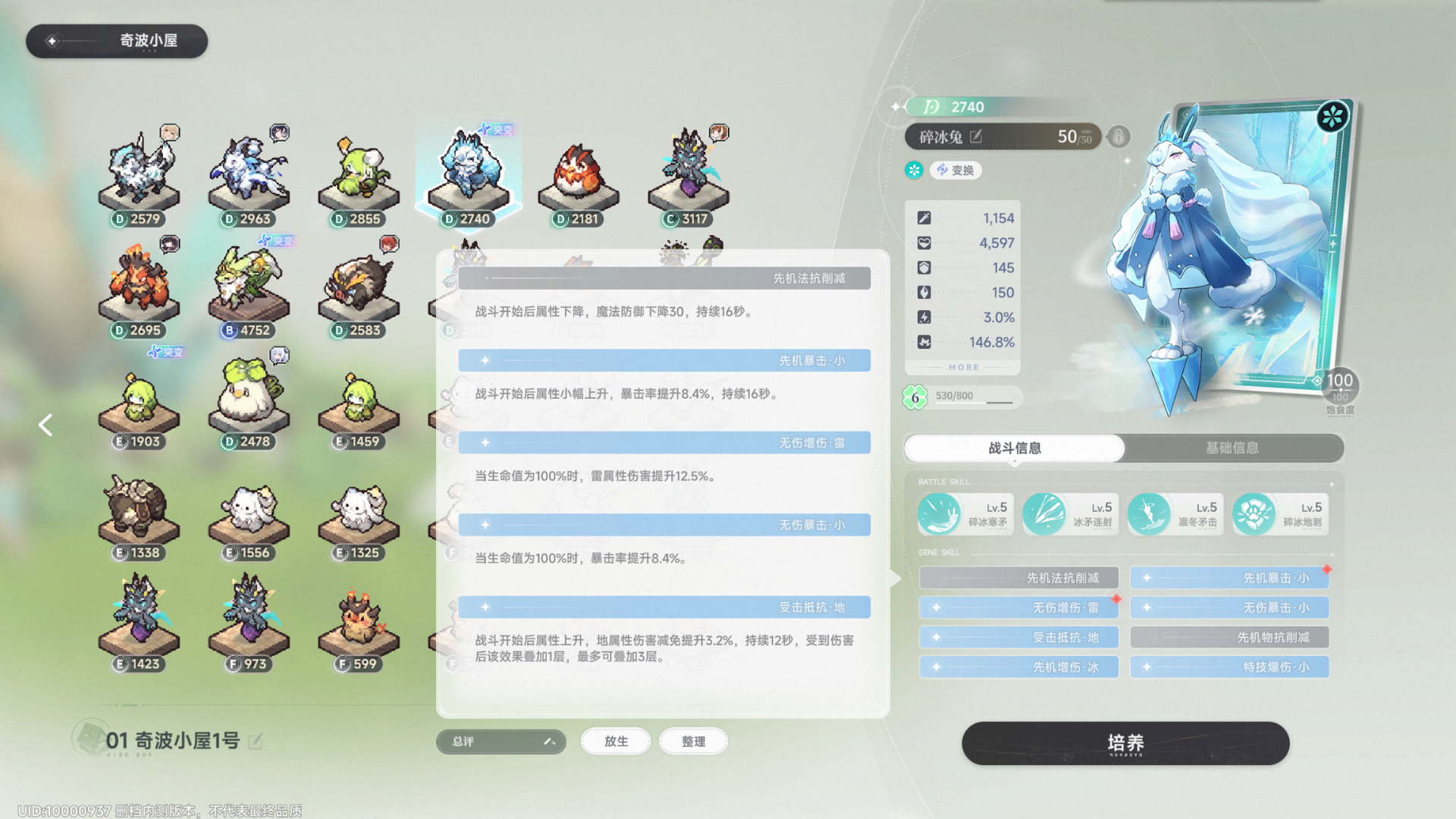Image resolution: width=1456 pixels, height=819 pixels.
Task: Click the 变换 transform tag
Action: 955,170
